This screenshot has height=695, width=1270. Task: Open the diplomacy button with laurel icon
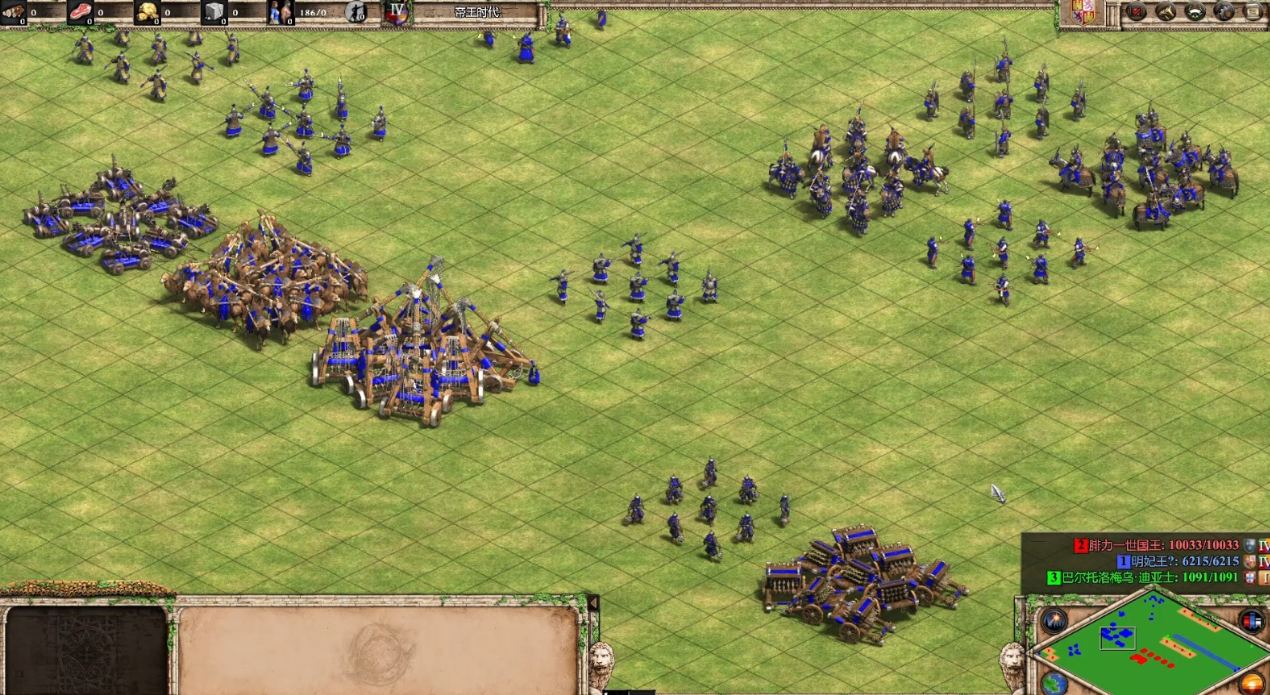(1195, 11)
